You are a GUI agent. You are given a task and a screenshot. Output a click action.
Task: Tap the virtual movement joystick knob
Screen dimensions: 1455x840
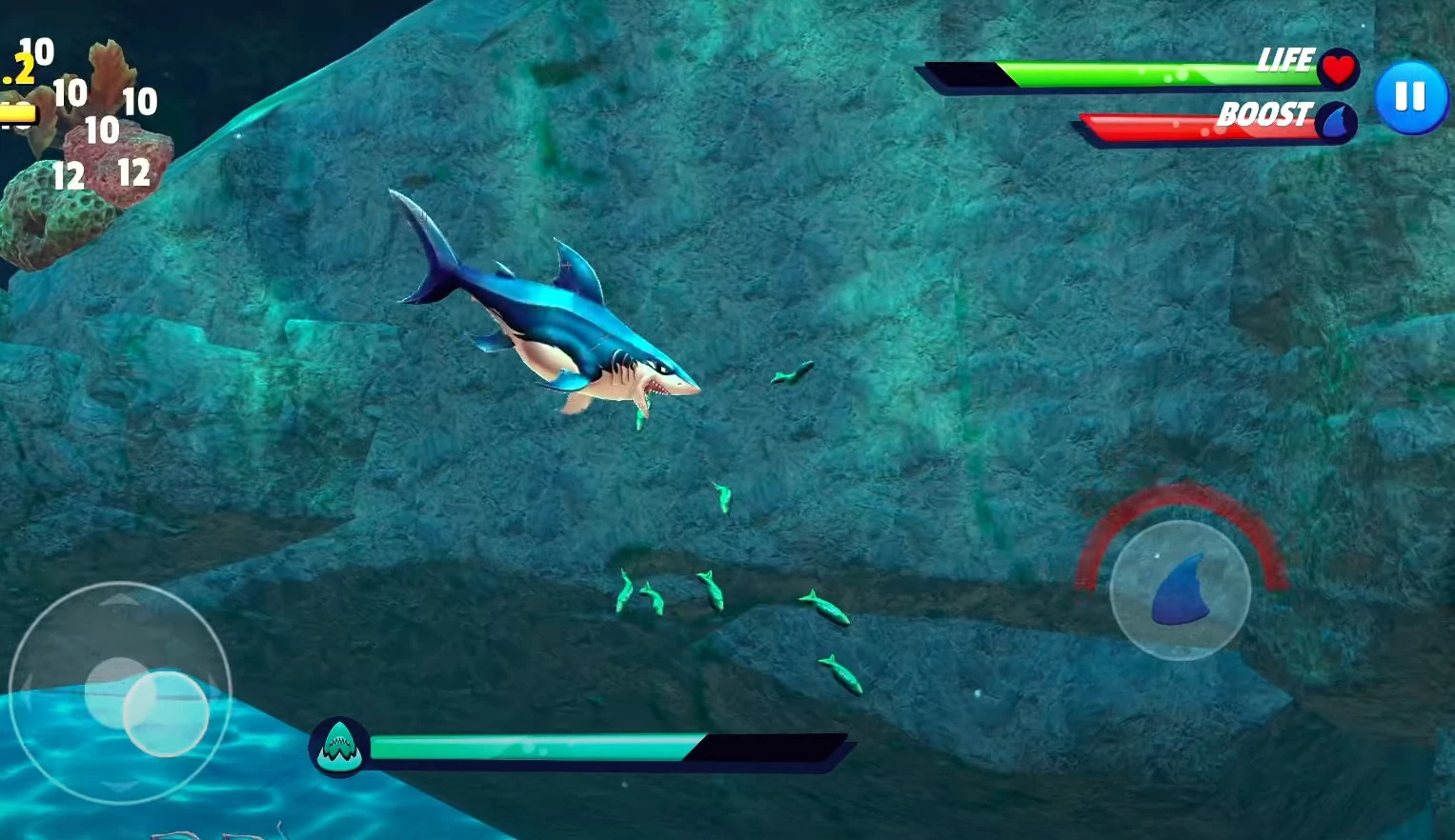(165, 713)
